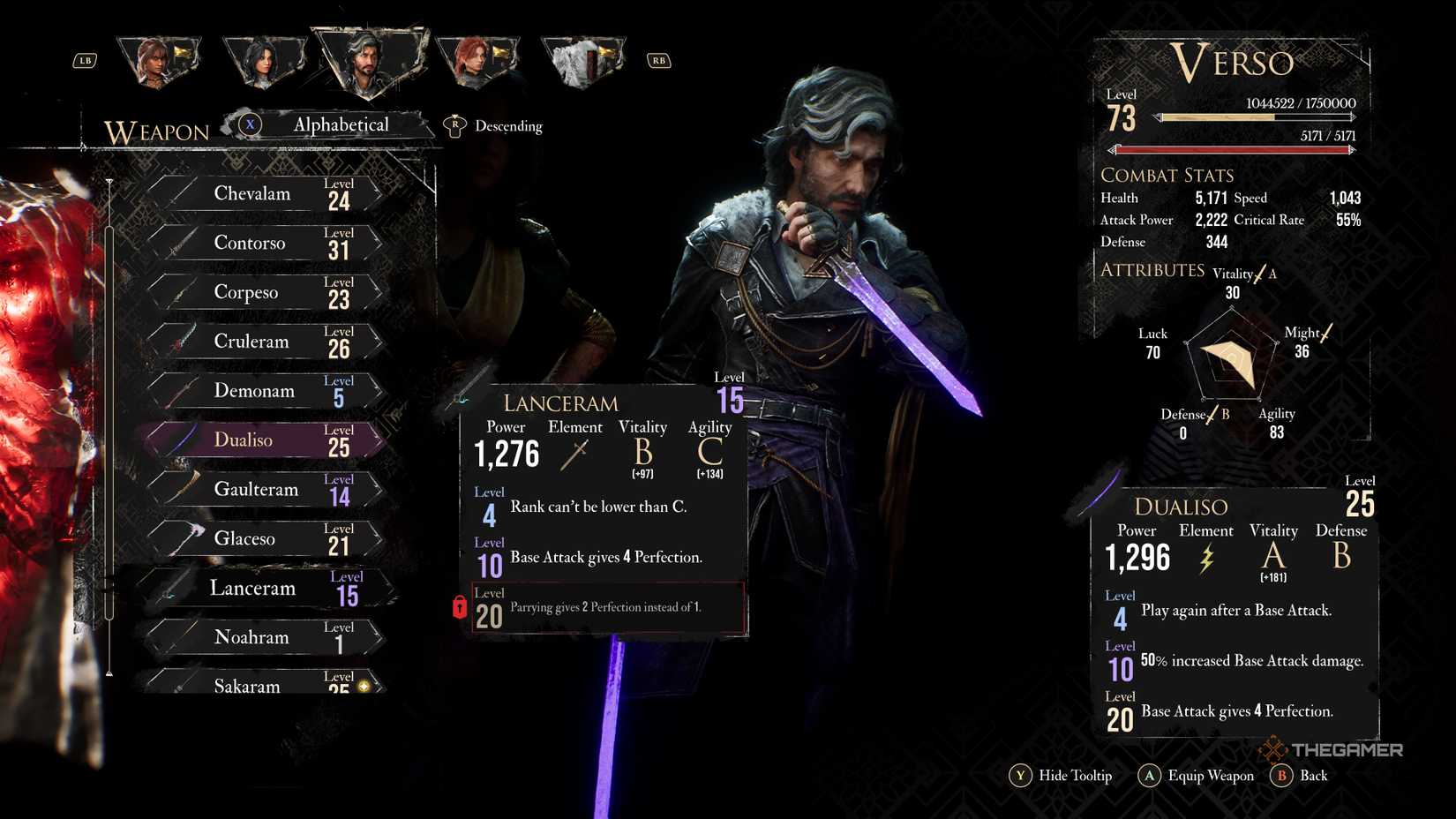Switch to the second character's portrait tab
Image resolution: width=1456 pixels, height=819 pixels.
262,60
